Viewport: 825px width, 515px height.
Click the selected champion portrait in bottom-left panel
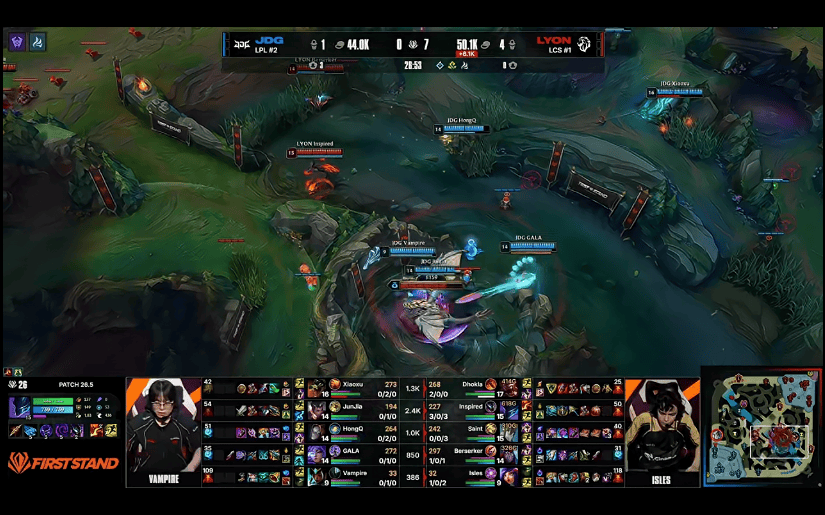(20, 407)
